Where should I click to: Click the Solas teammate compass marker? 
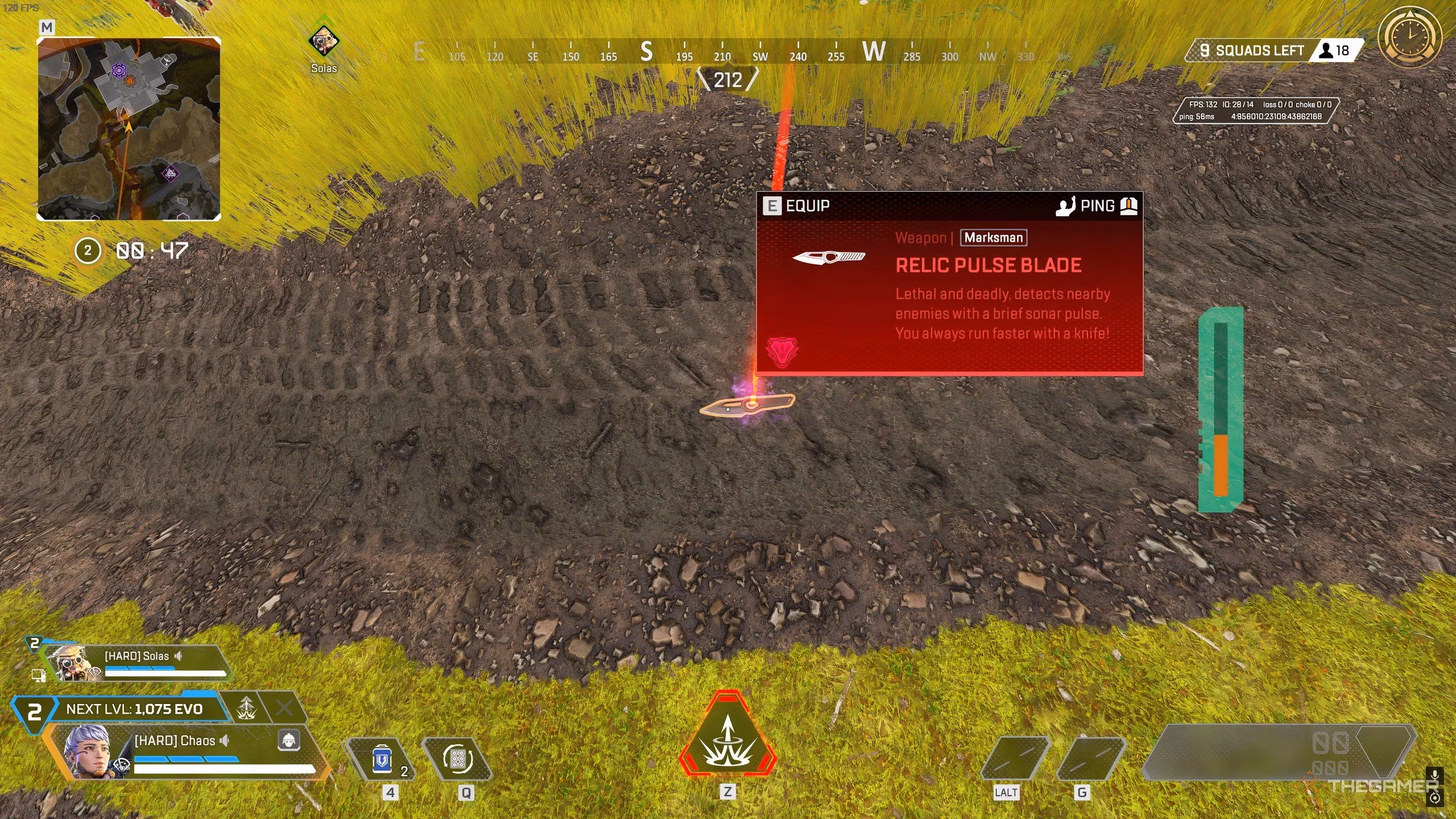click(x=324, y=42)
